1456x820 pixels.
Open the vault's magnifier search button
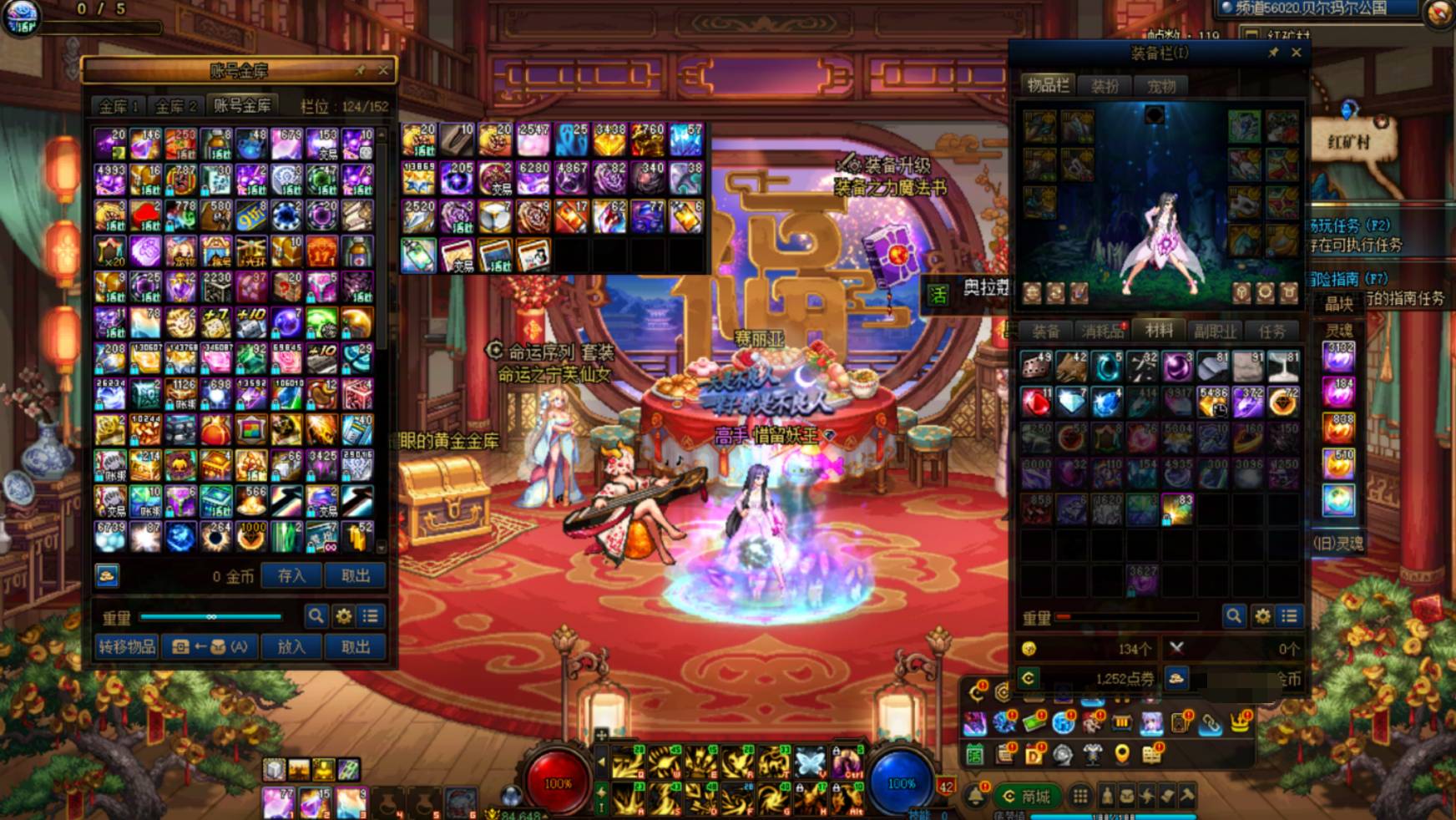click(x=316, y=616)
